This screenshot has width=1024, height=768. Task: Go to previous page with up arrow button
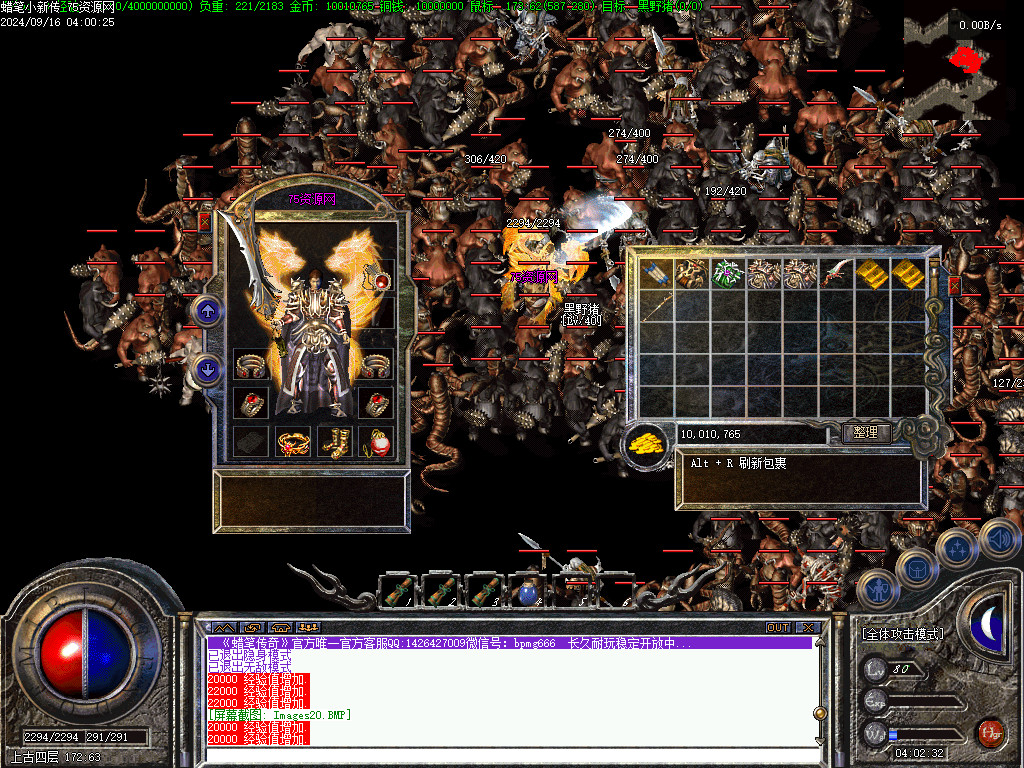pyautogui.click(x=208, y=312)
